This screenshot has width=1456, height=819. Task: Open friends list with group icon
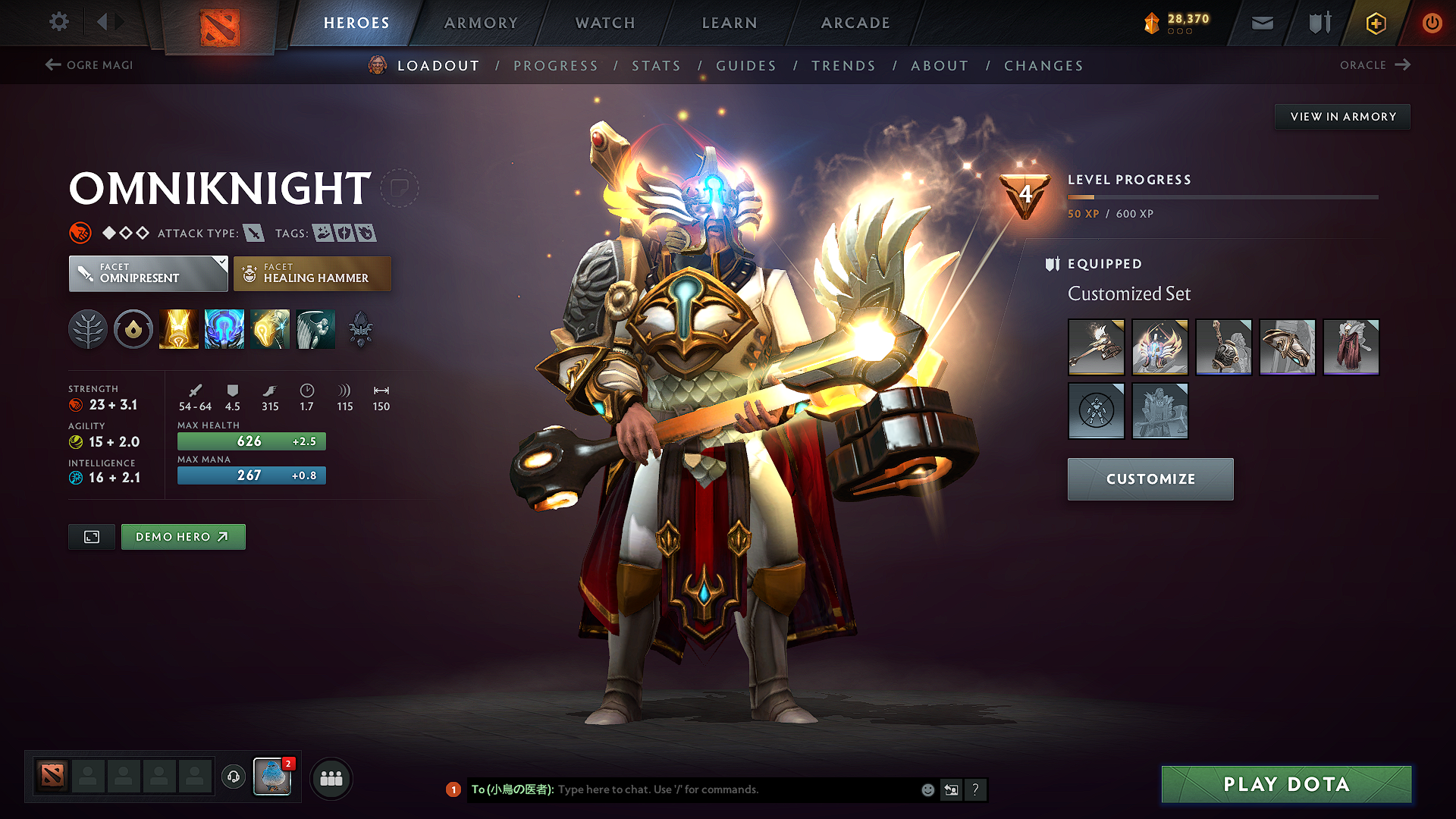click(x=331, y=777)
